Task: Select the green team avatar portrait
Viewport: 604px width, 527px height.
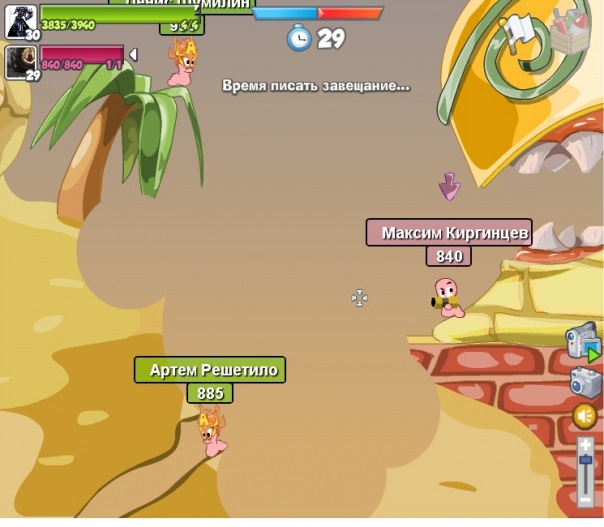Action: (x=20, y=20)
